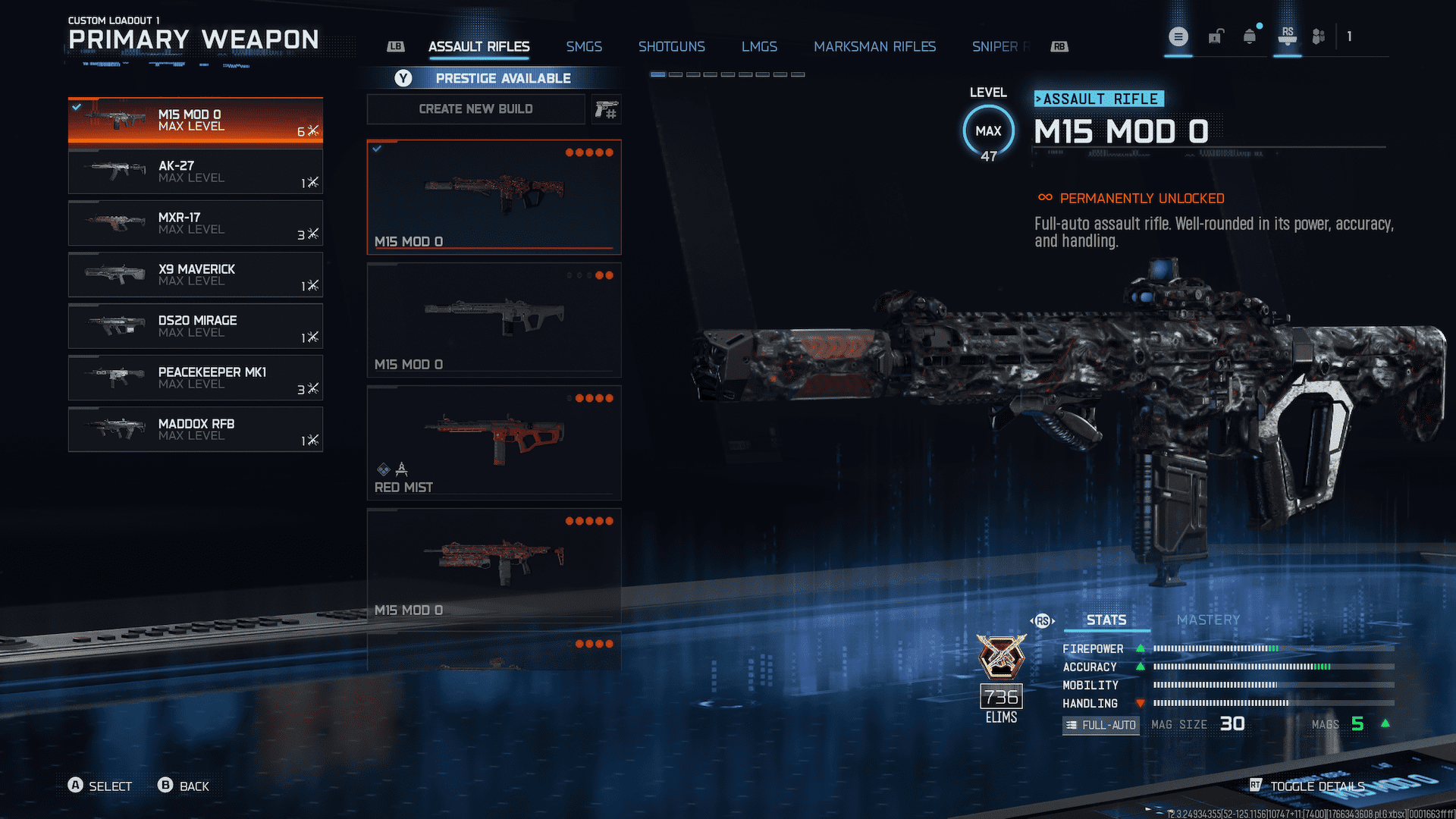Switch to the LMGs tab
The width and height of the screenshot is (1456, 819).
click(x=759, y=47)
